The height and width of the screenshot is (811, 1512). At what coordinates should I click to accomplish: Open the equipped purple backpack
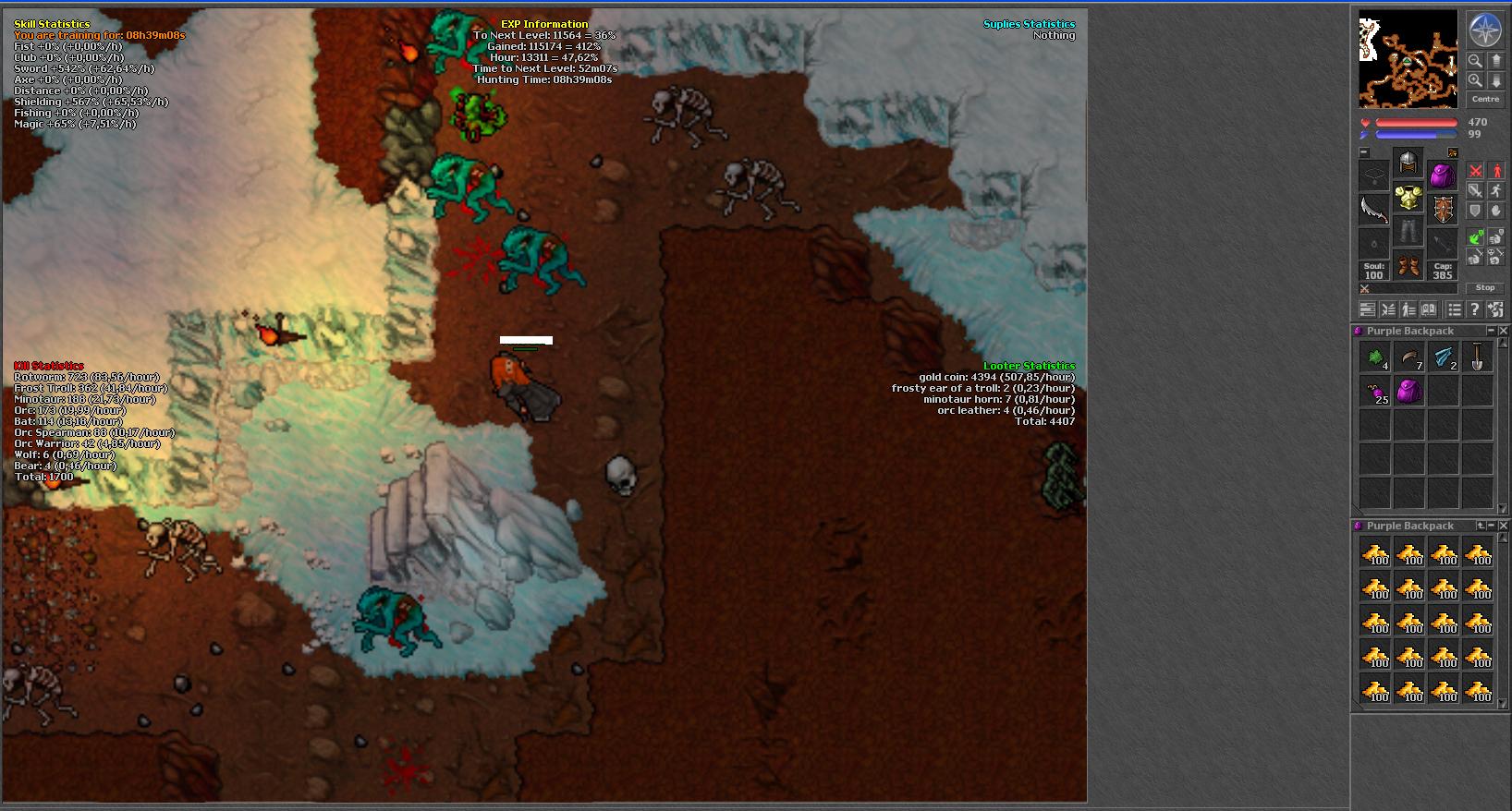[1443, 175]
